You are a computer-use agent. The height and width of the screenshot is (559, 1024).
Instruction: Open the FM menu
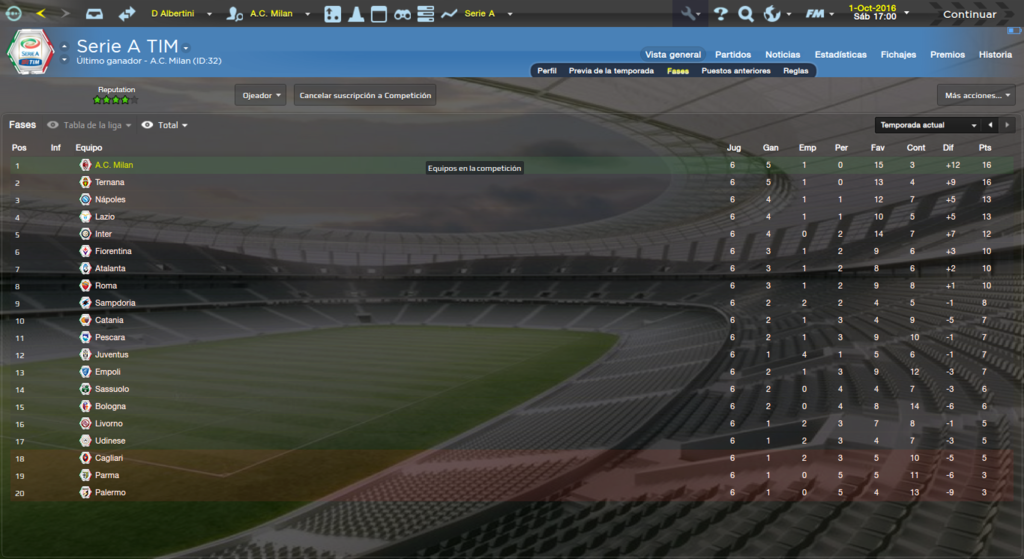click(x=819, y=14)
